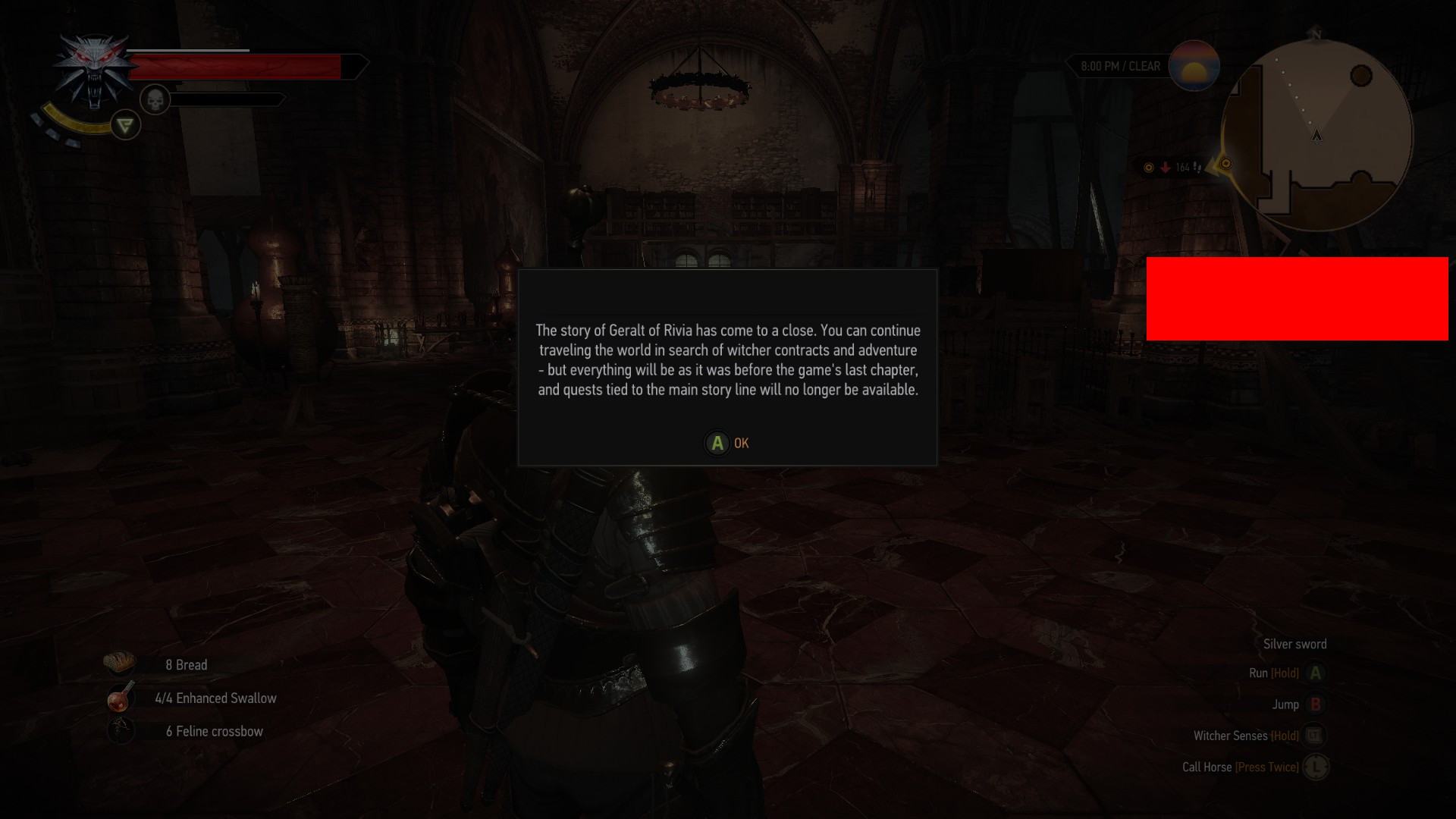Select the Feline crossbow slot
The width and height of the screenshot is (1456, 819).
121,731
